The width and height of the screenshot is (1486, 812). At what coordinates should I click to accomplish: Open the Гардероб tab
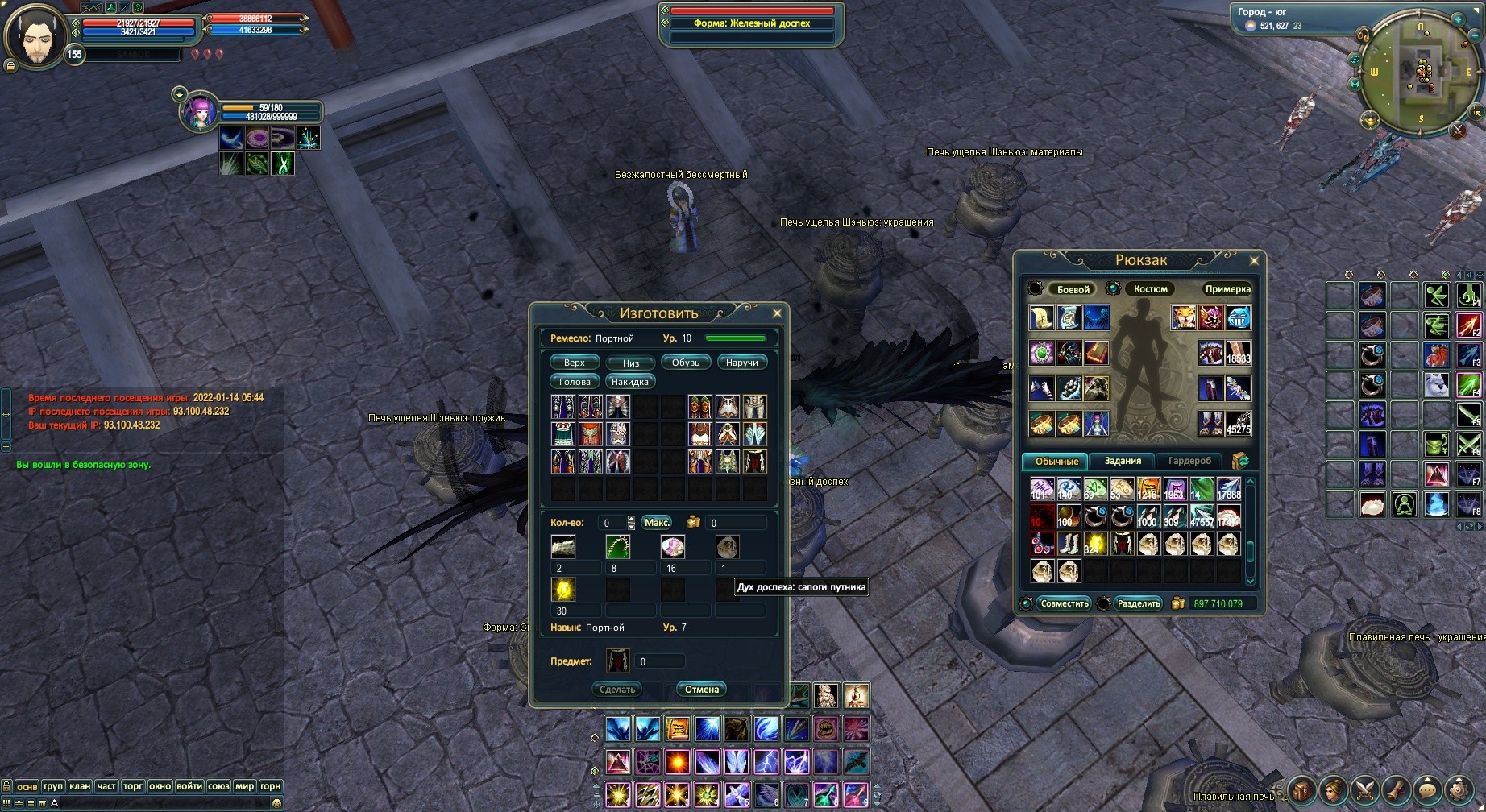(1189, 461)
